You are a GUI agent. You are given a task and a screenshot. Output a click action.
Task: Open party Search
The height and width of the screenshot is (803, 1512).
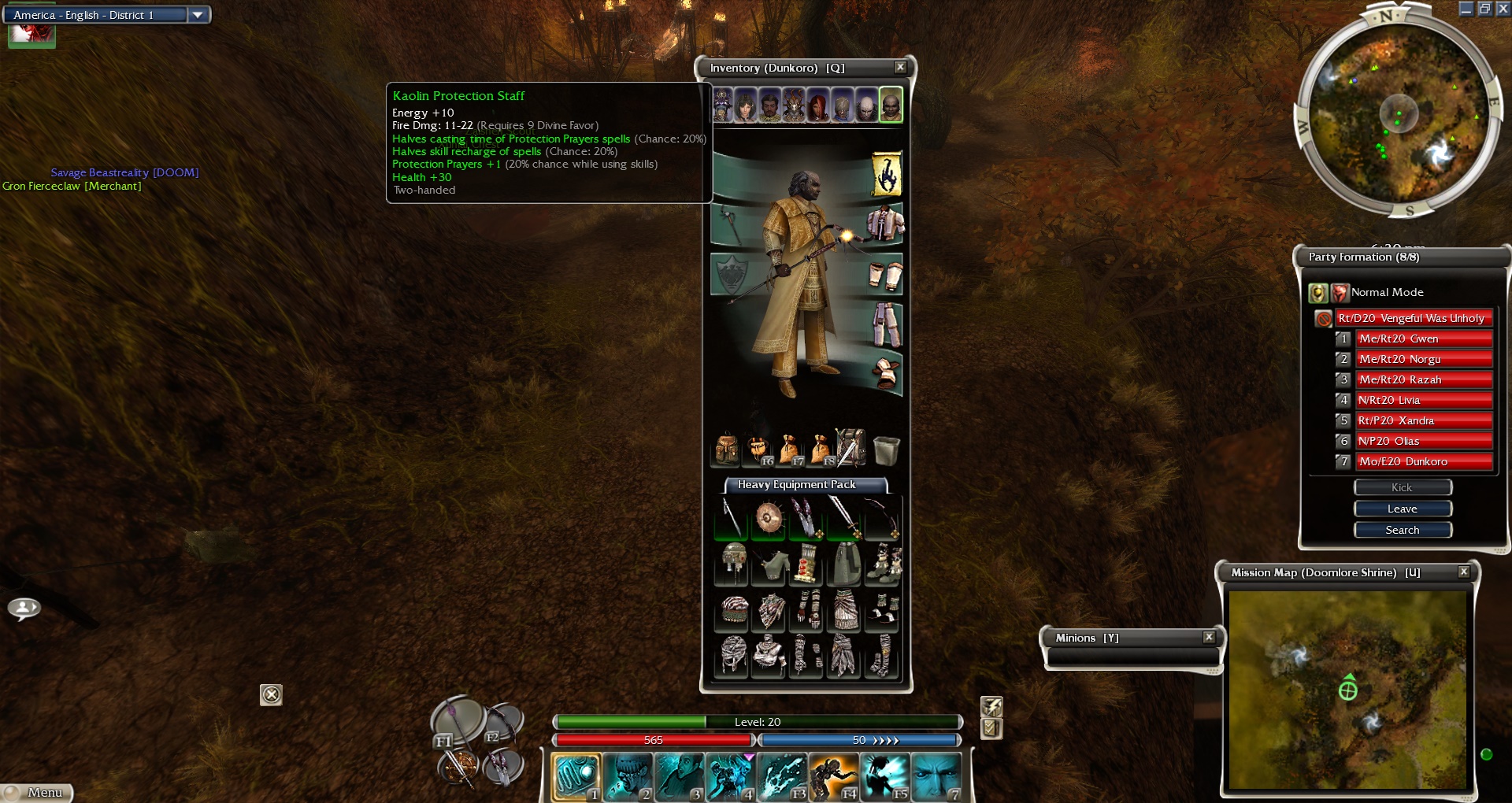coord(1402,531)
